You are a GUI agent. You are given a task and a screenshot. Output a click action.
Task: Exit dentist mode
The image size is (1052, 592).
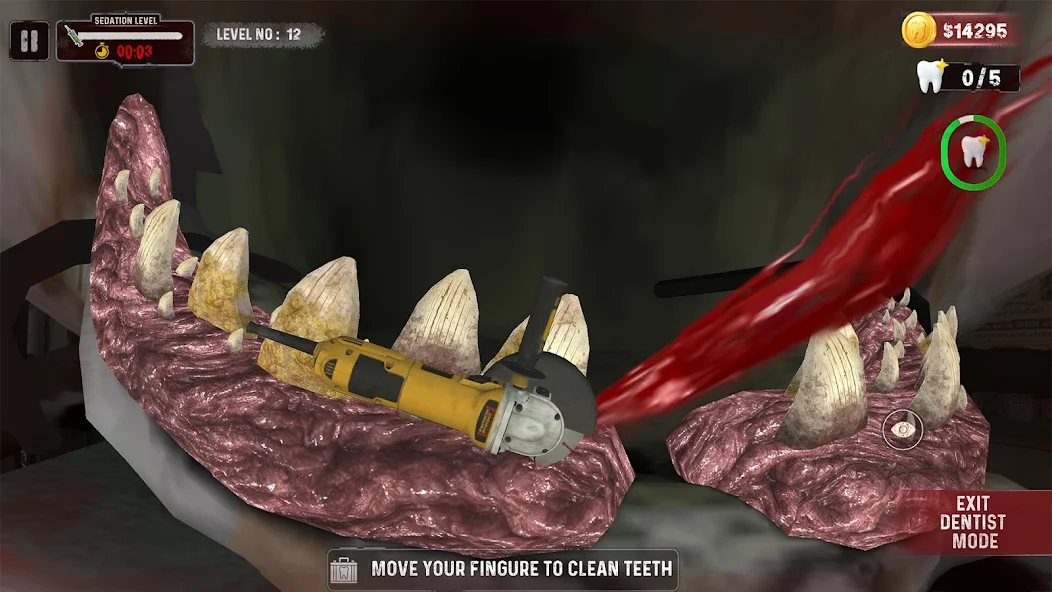point(973,522)
